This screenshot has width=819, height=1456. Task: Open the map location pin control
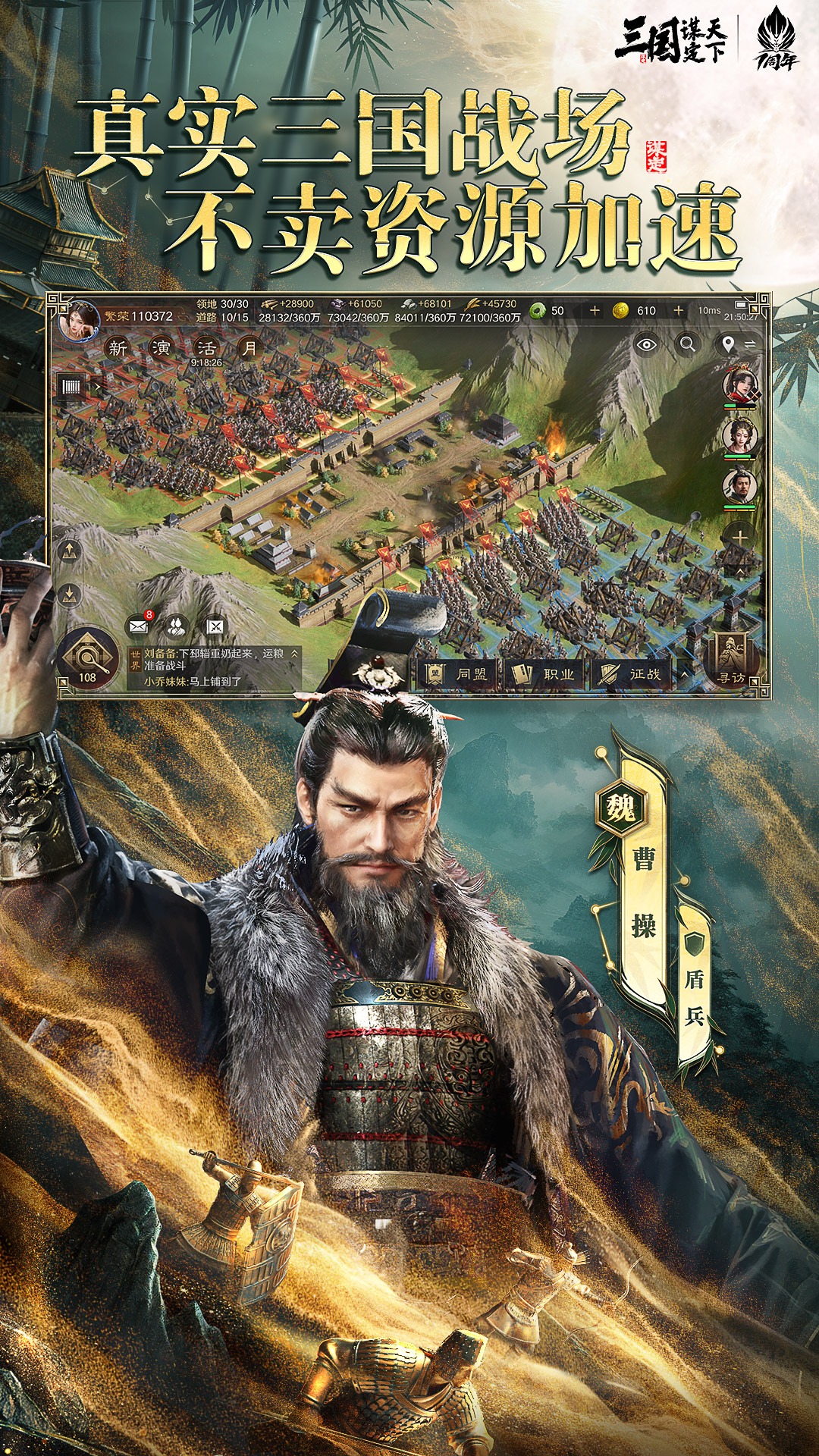pos(728,345)
